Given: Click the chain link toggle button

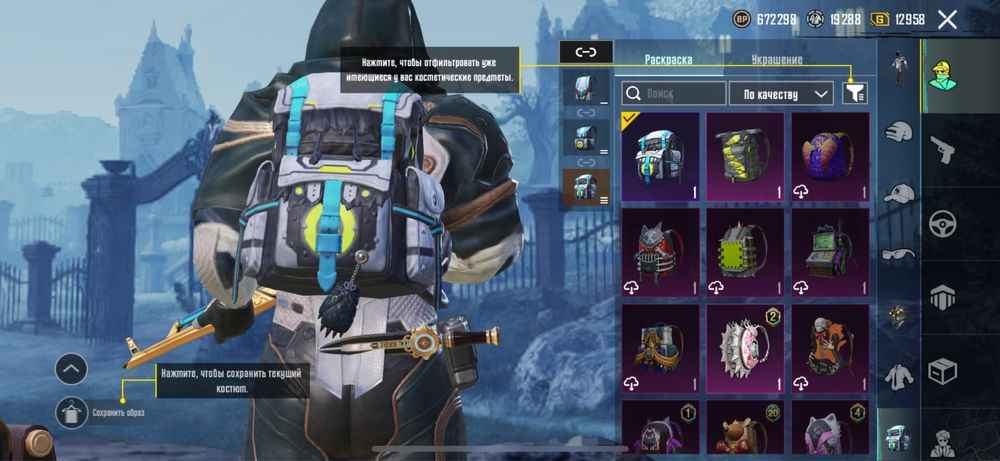Looking at the screenshot, I should tap(585, 52).
